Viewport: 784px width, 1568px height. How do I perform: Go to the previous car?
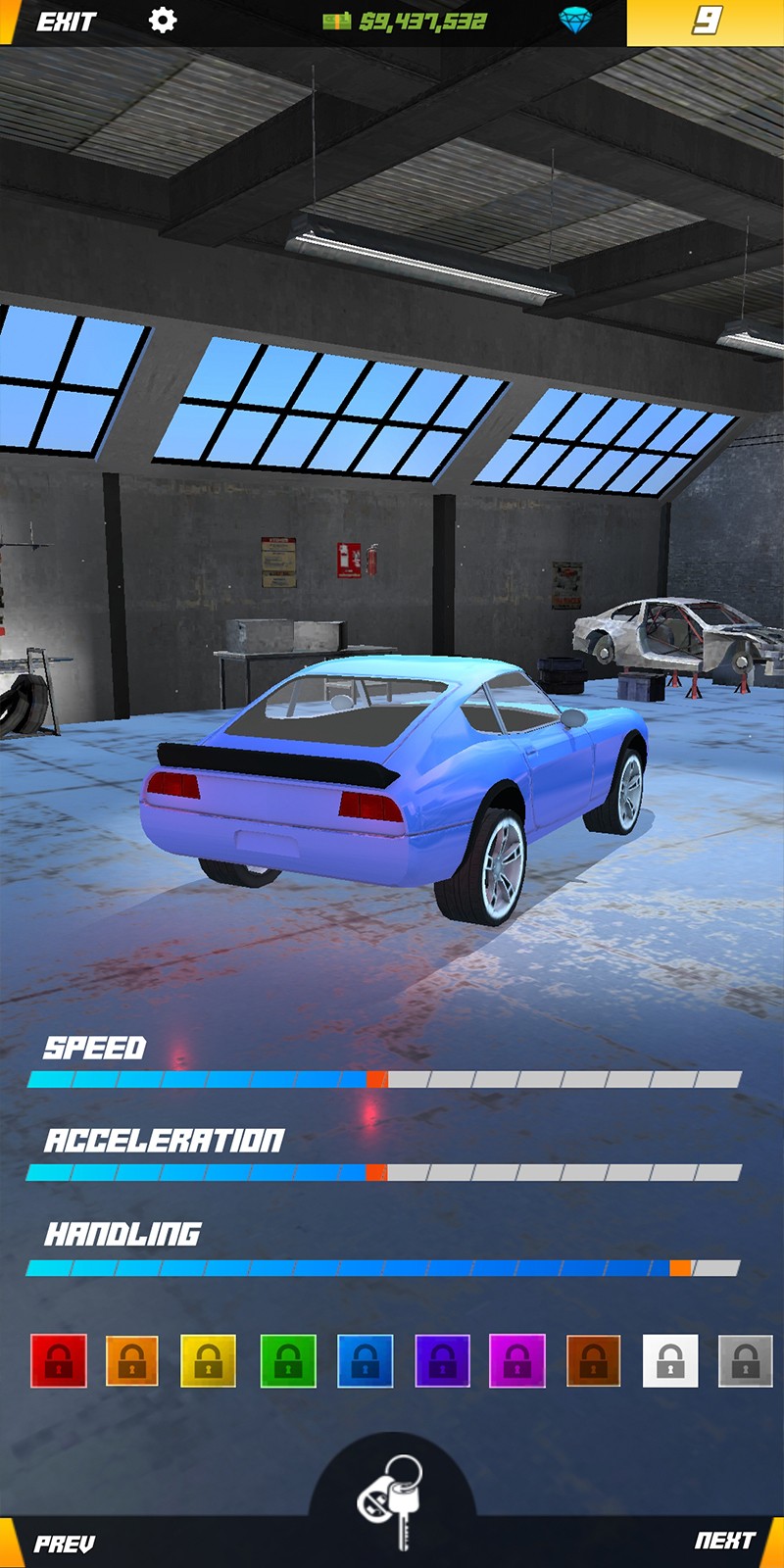pyautogui.click(x=65, y=1543)
